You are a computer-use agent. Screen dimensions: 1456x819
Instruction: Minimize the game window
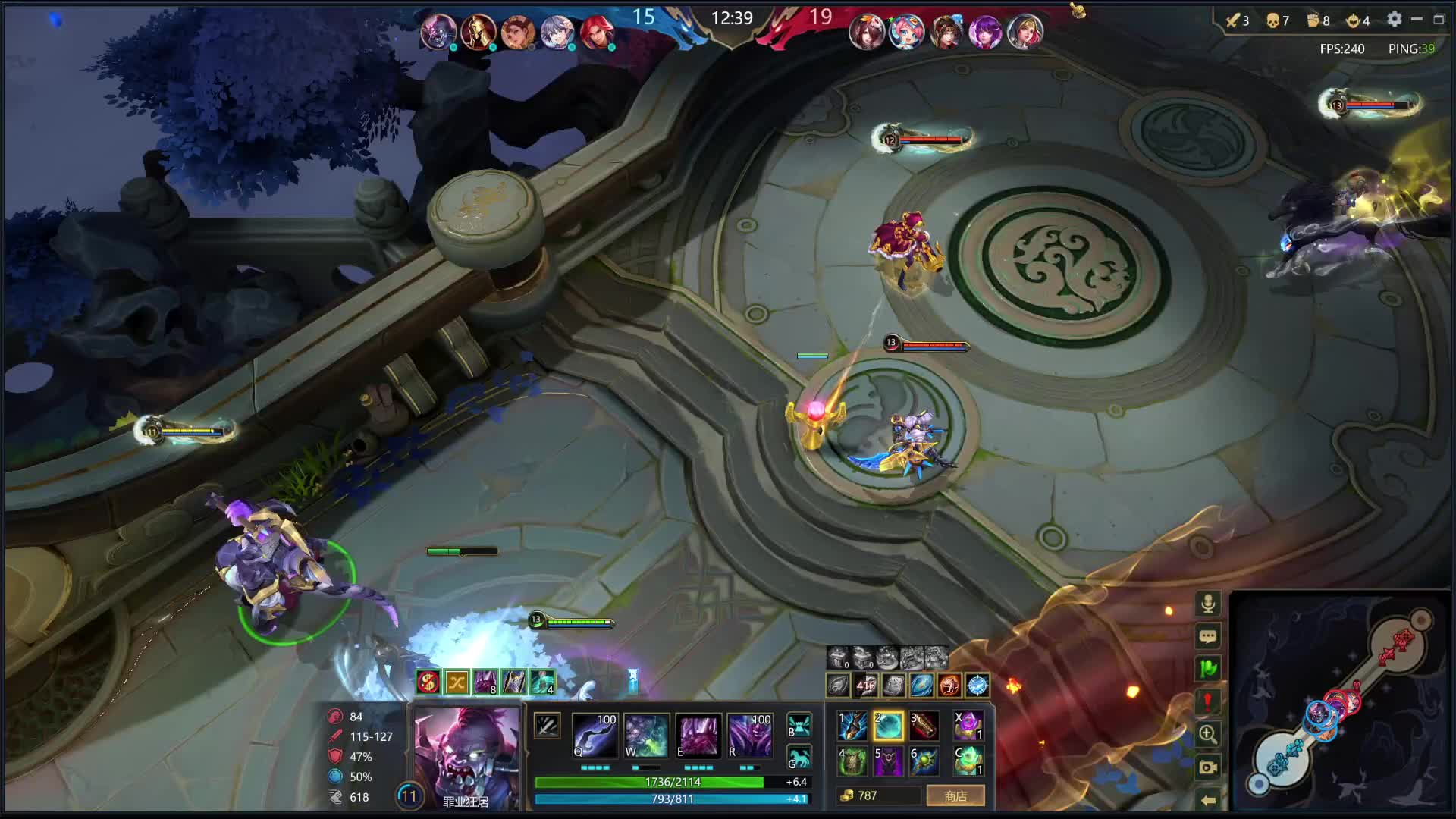[1417, 20]
